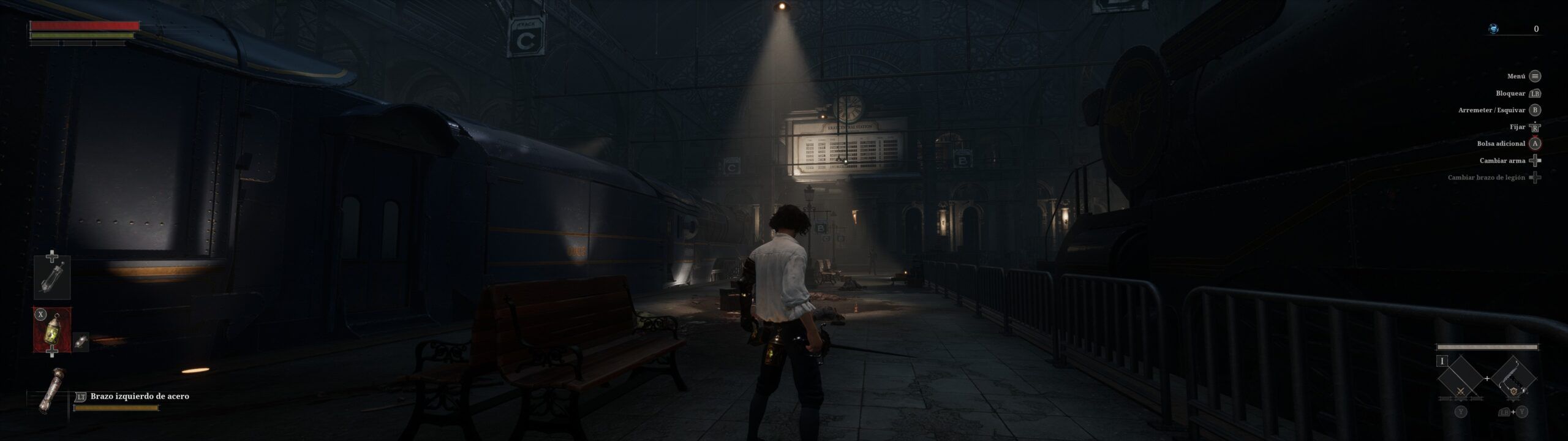Screen dimensions: 1568x441
Task: Click the Ergo orb currency icon
Action: pos(1494,29)
